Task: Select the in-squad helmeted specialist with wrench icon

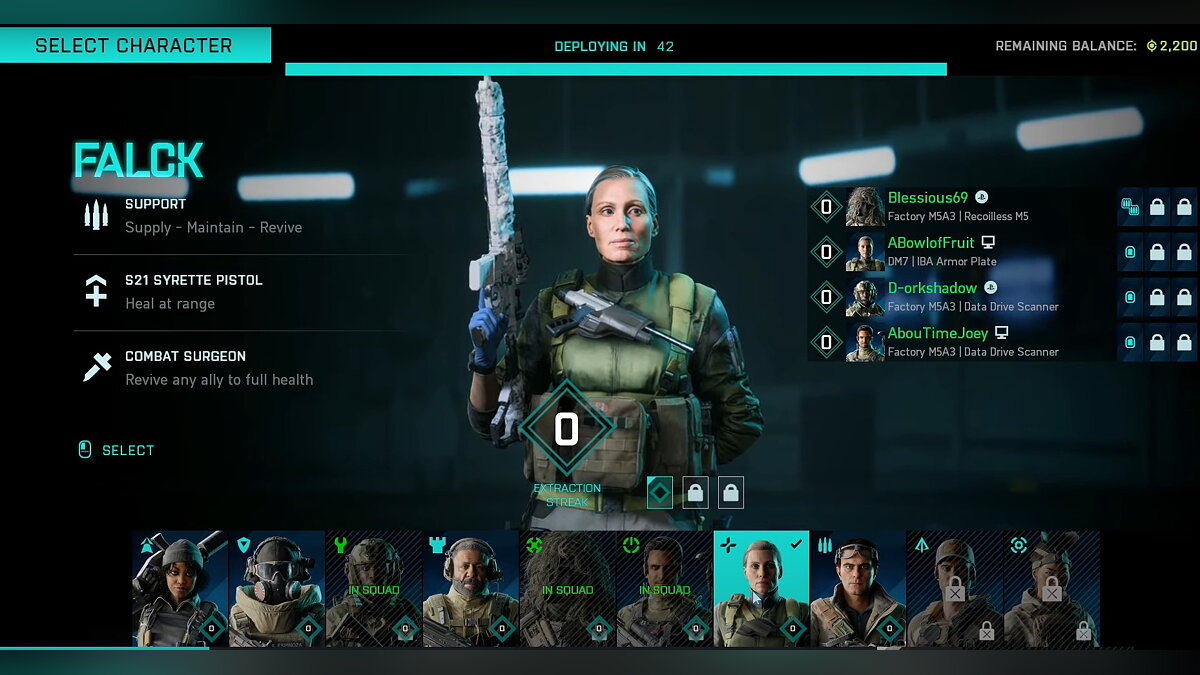Action: click(374, 589)
